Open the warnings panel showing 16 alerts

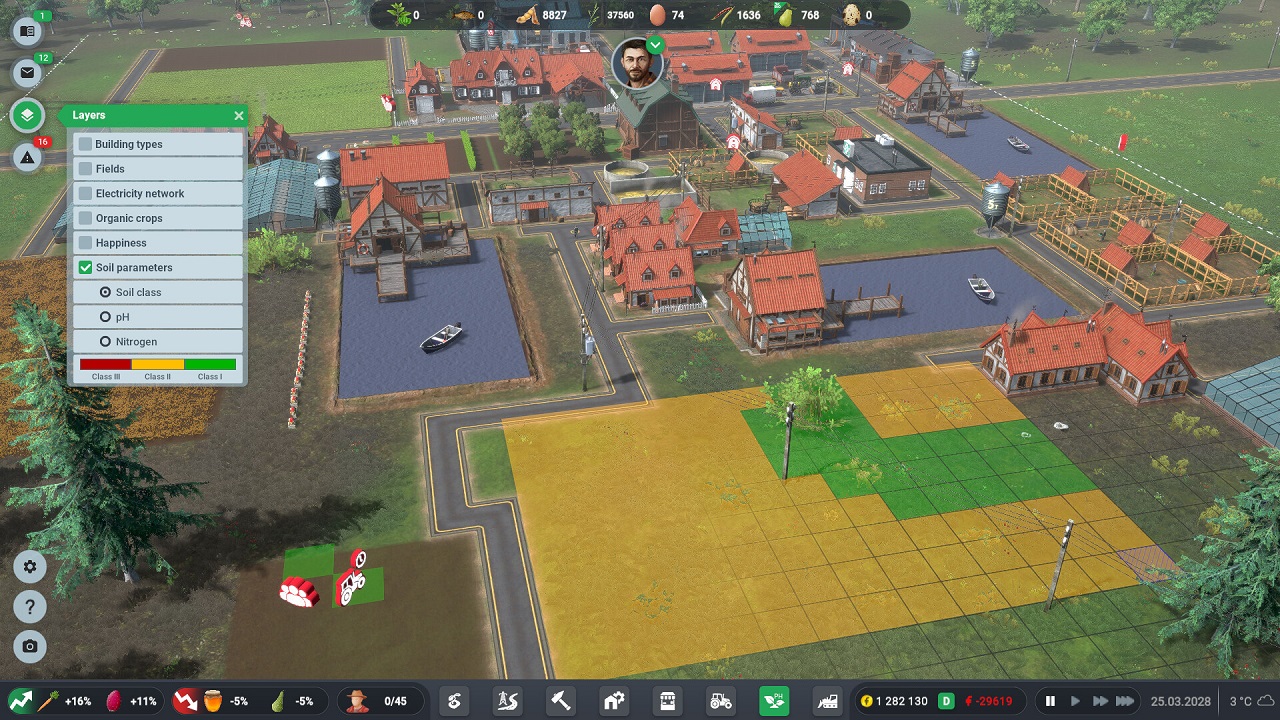click(x=28, y=157)
